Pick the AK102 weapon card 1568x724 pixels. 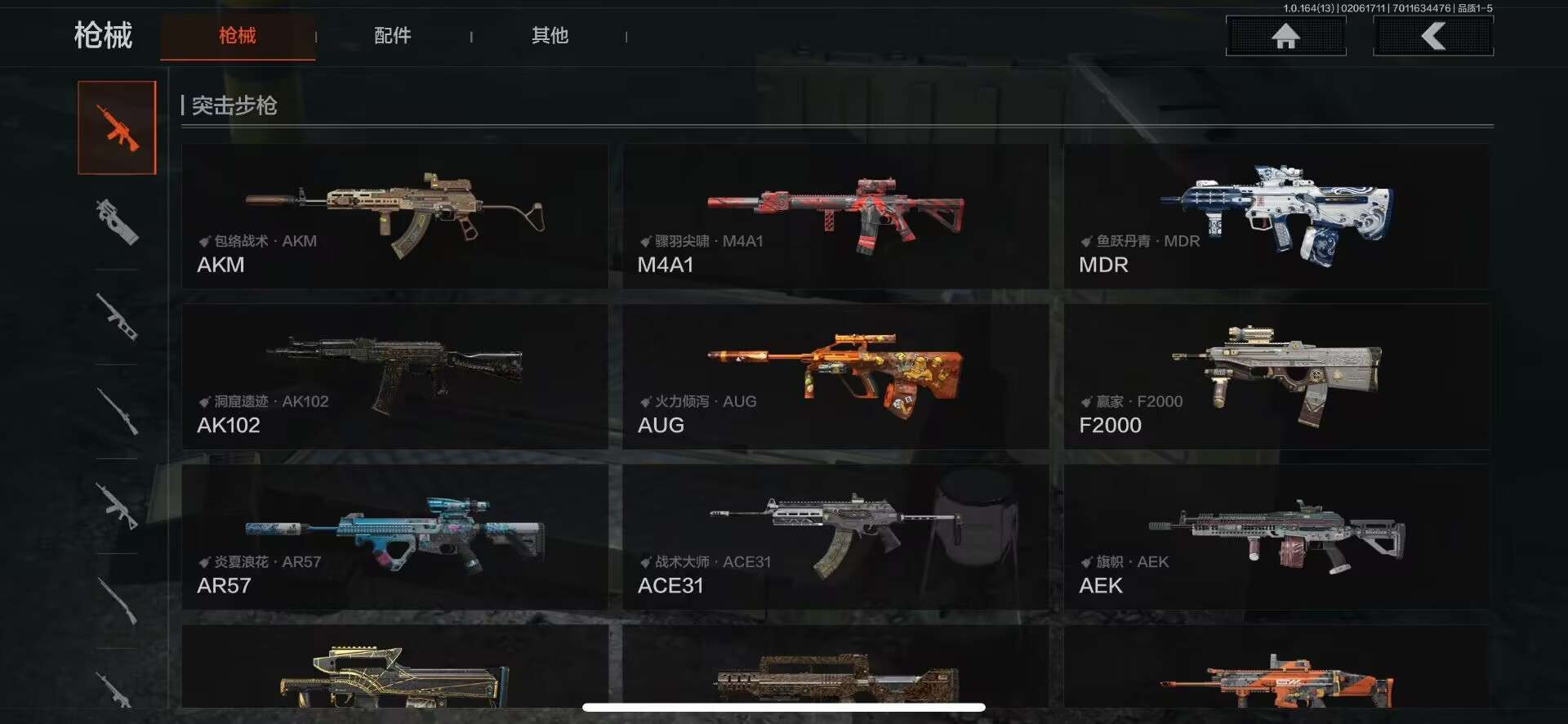(394, 377)
